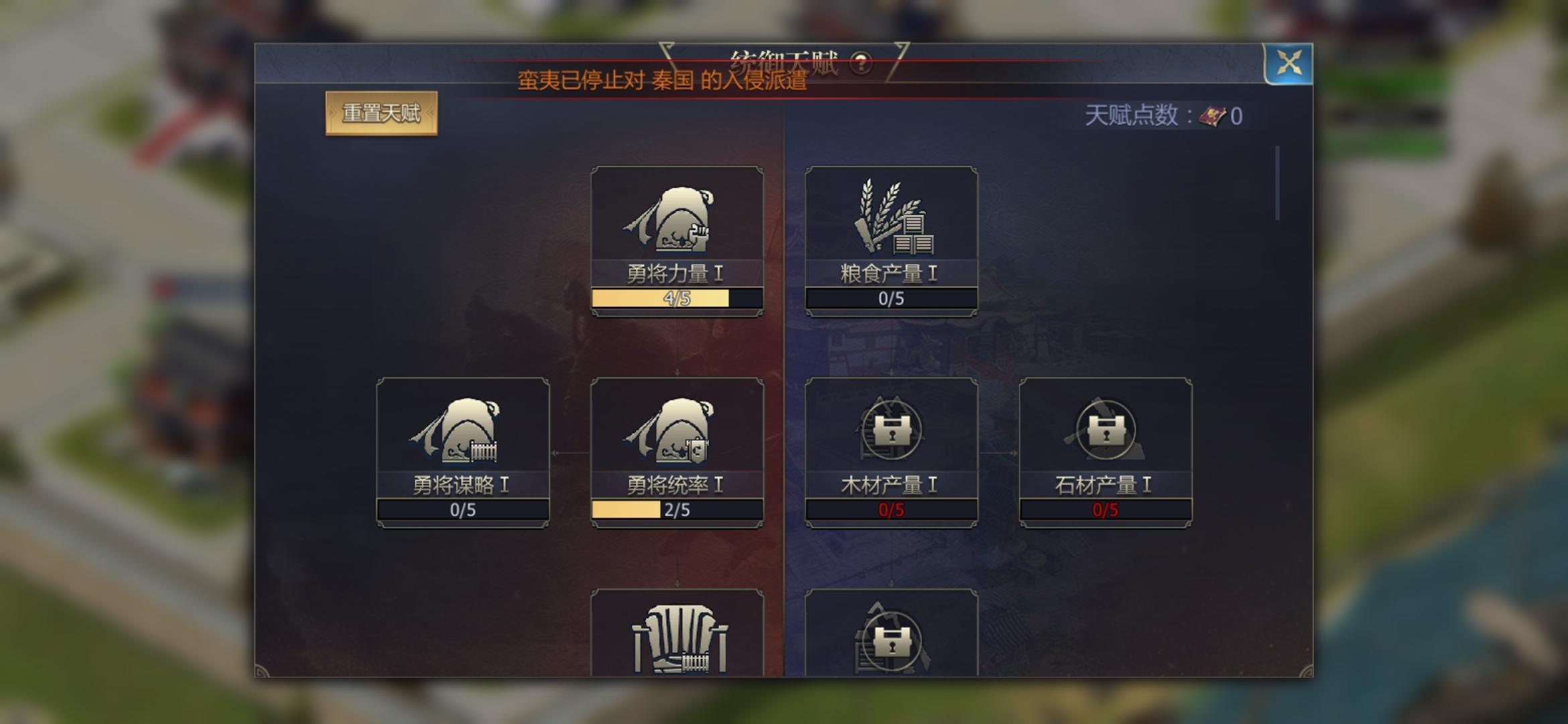This screenshot has width=1568, height=724.
Task: Select the 勇将谋略 I talent icon
Action: (x=462, y=432)
